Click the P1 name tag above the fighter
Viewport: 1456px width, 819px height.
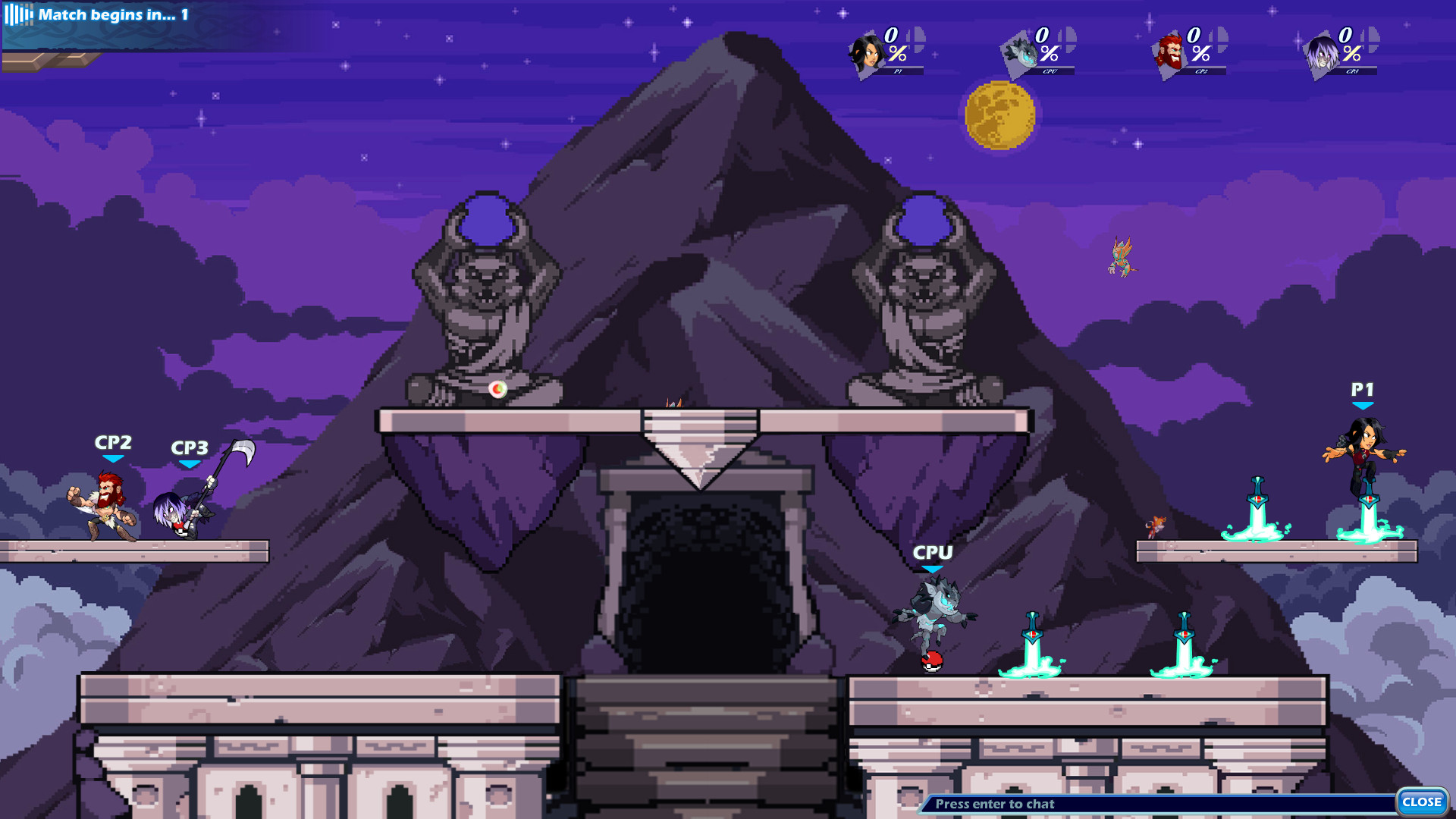[x=1363, y=390]
